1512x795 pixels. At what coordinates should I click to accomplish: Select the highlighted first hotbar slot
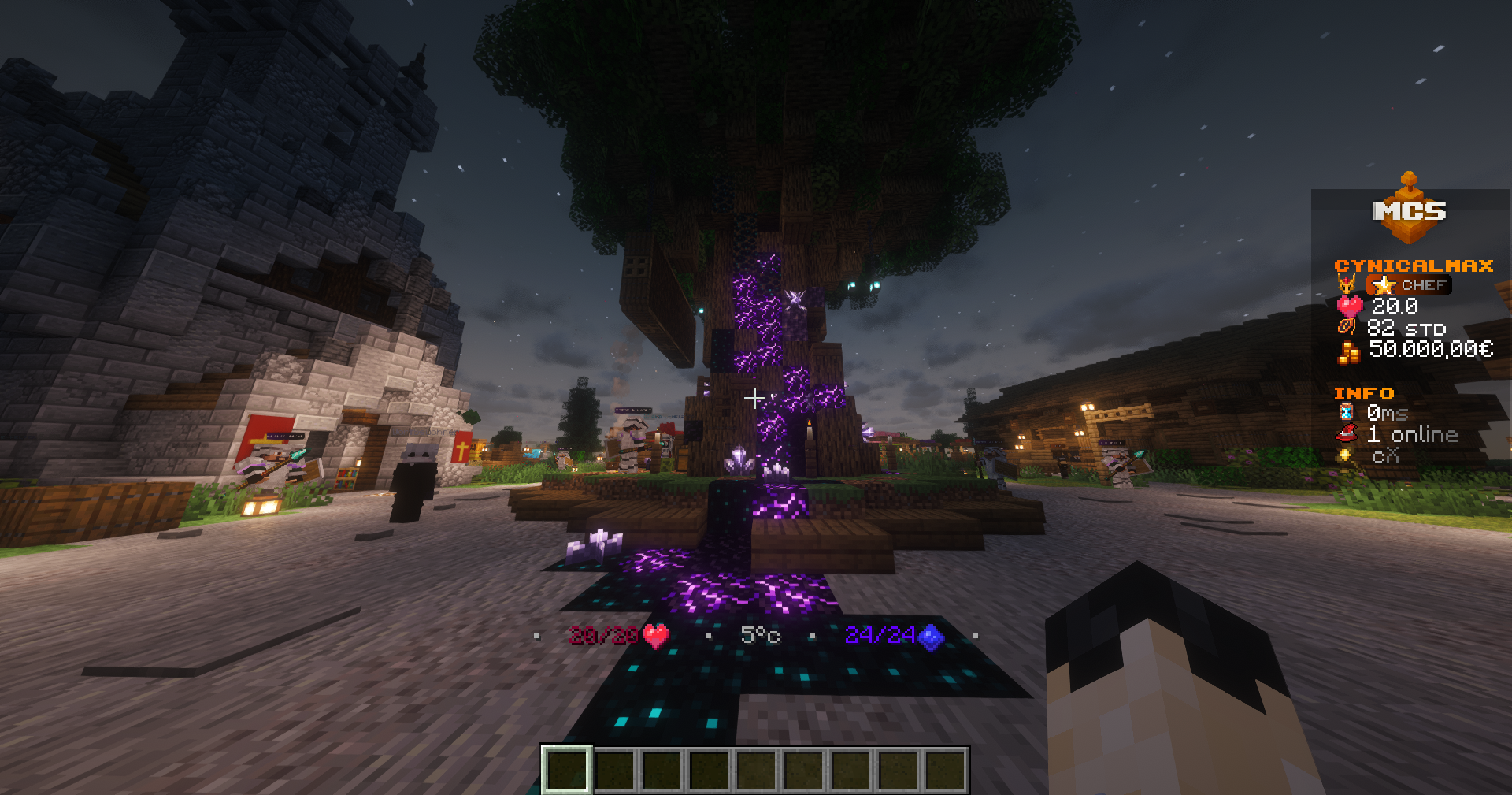(566, 769)
